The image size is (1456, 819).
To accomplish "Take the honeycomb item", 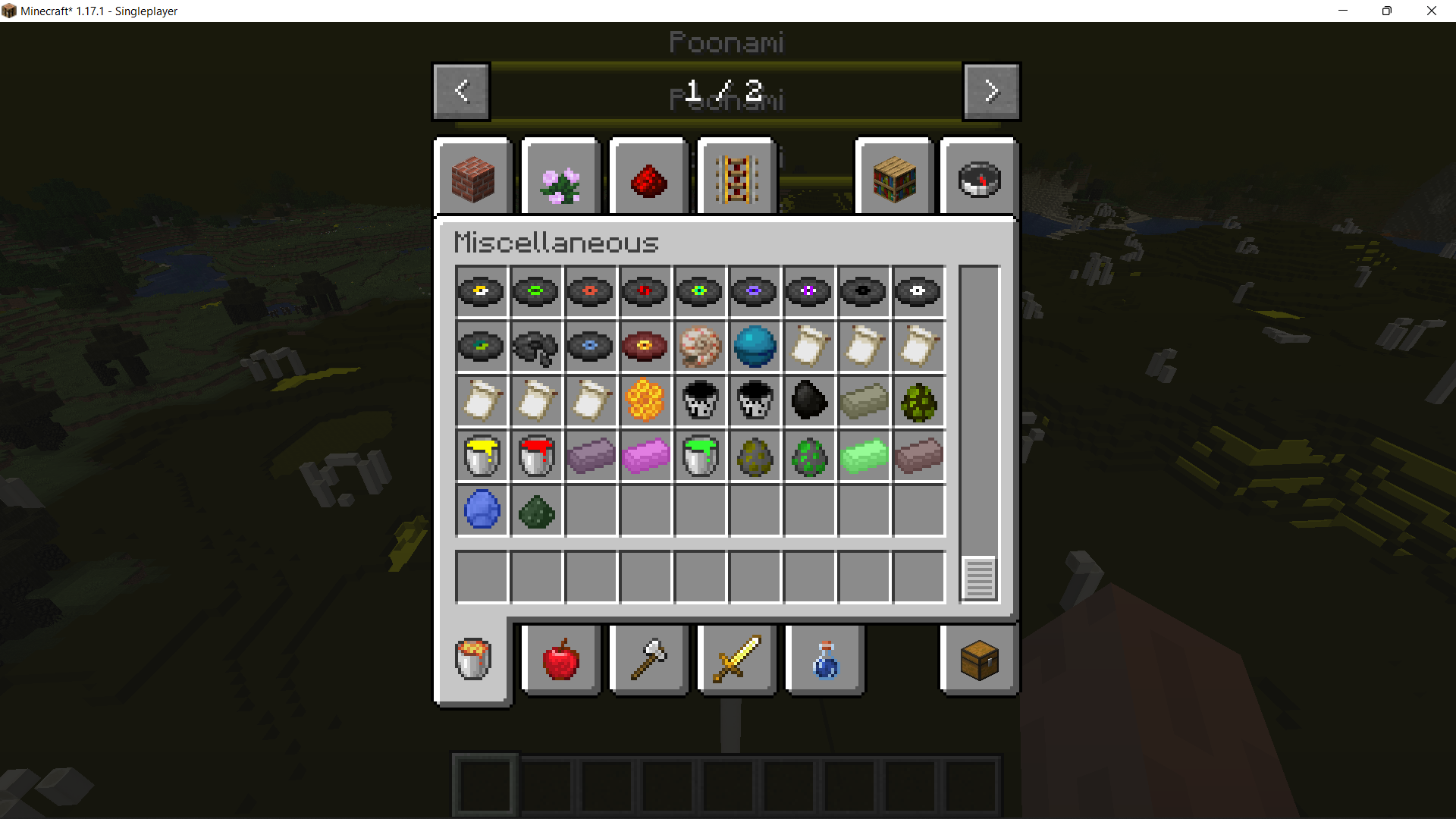I will pyautogui.click(x=645, y=401).
